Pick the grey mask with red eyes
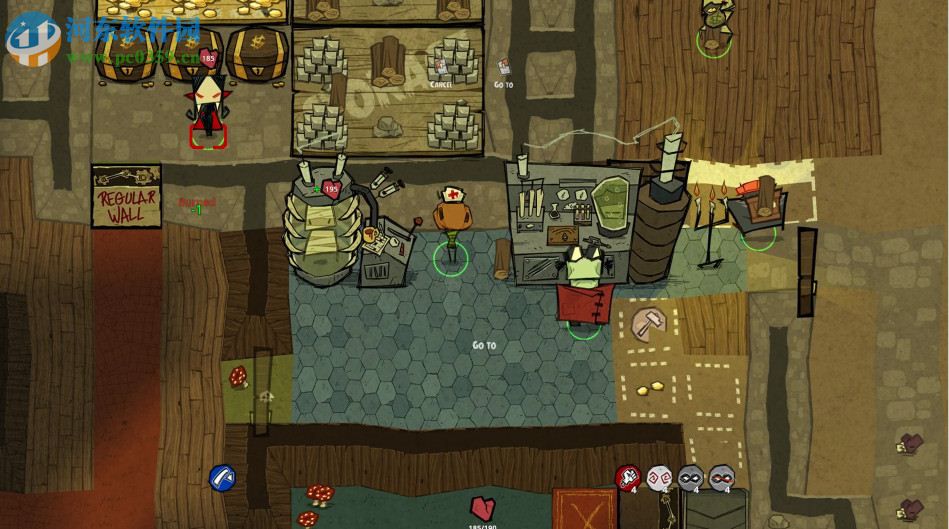949x529 pixels. click(721, 478)
